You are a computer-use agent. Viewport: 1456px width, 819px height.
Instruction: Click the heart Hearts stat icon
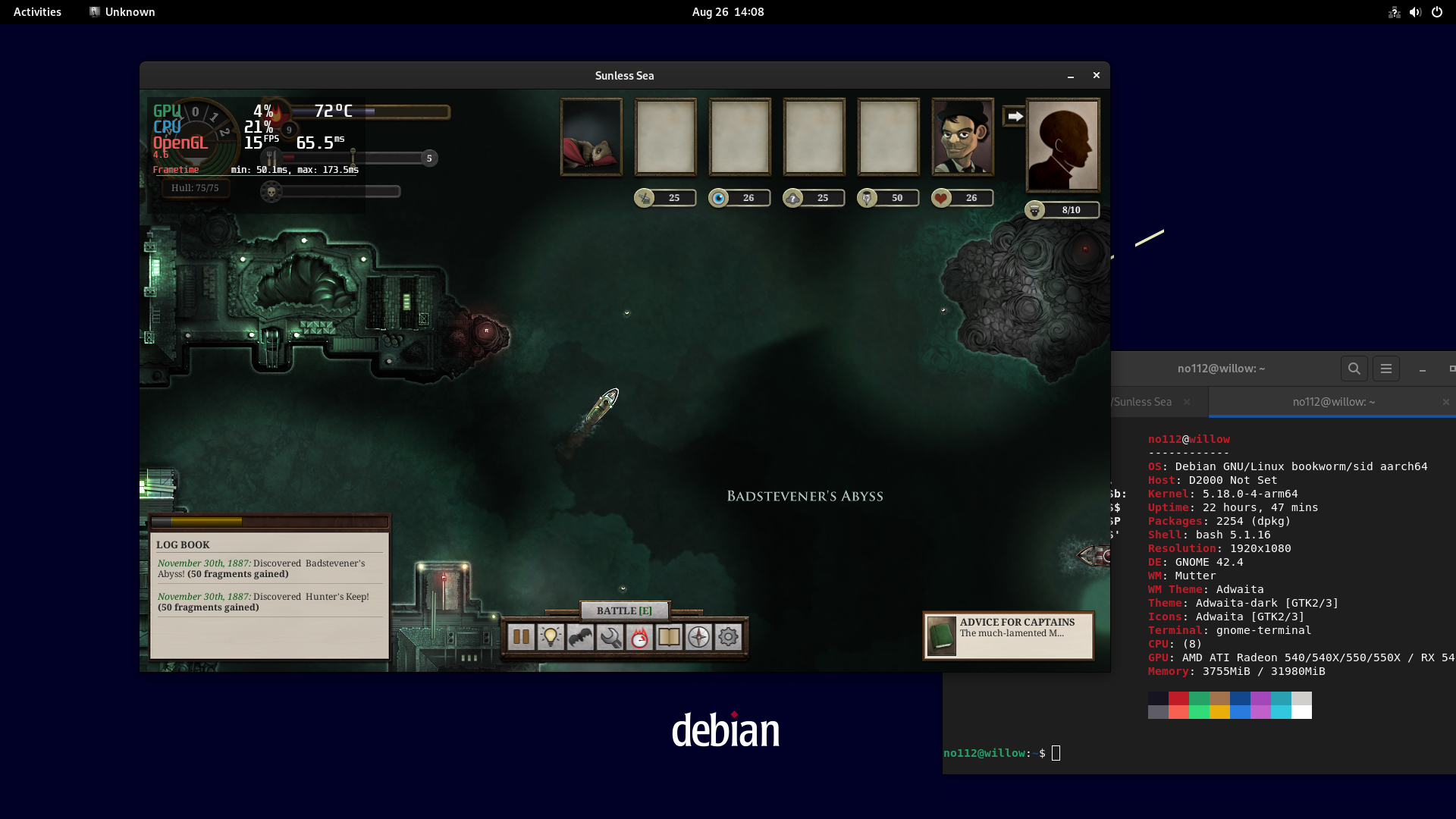(940, 197)
